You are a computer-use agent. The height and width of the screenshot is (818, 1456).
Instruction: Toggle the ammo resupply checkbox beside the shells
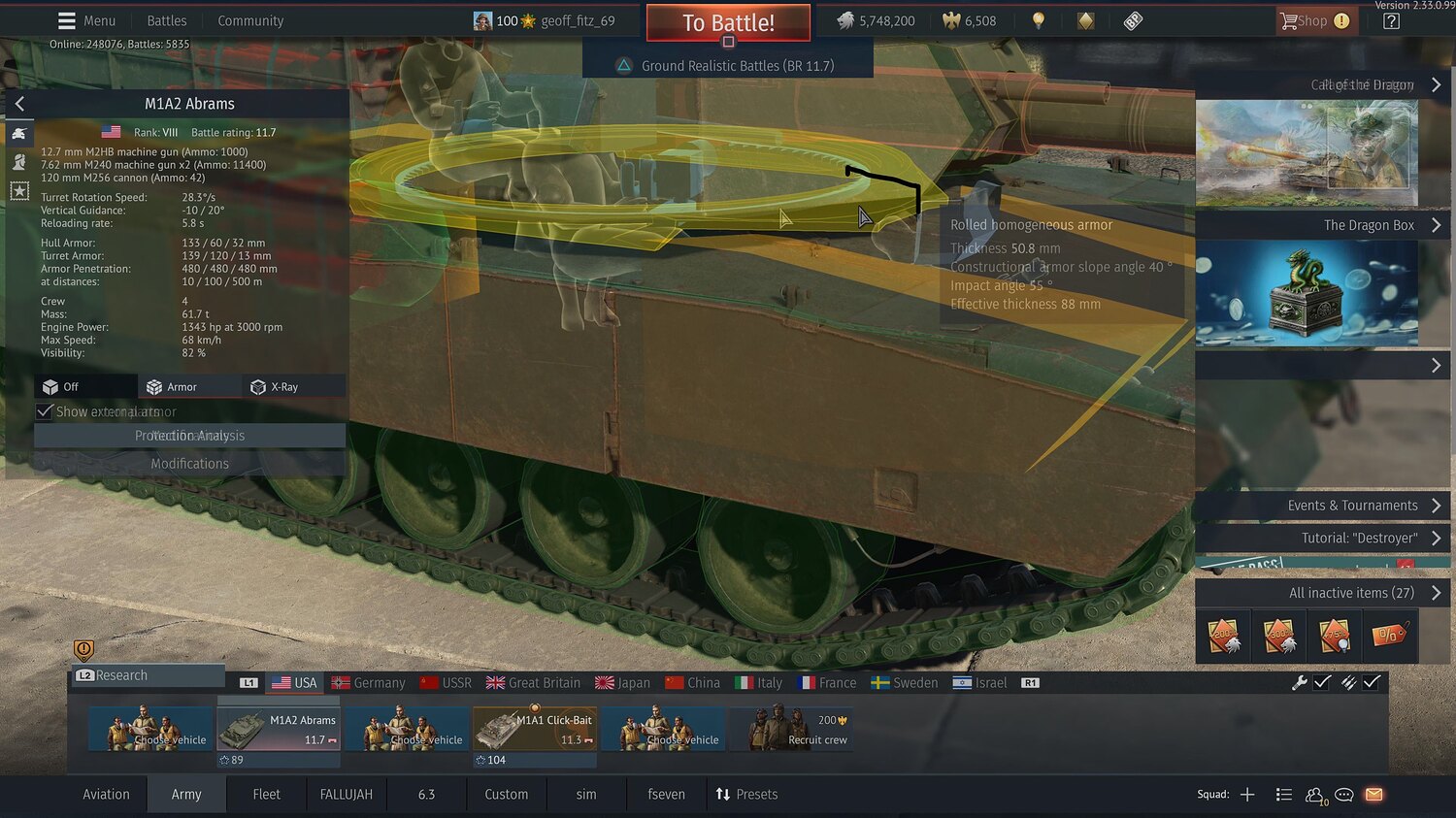coord(1371,682)
